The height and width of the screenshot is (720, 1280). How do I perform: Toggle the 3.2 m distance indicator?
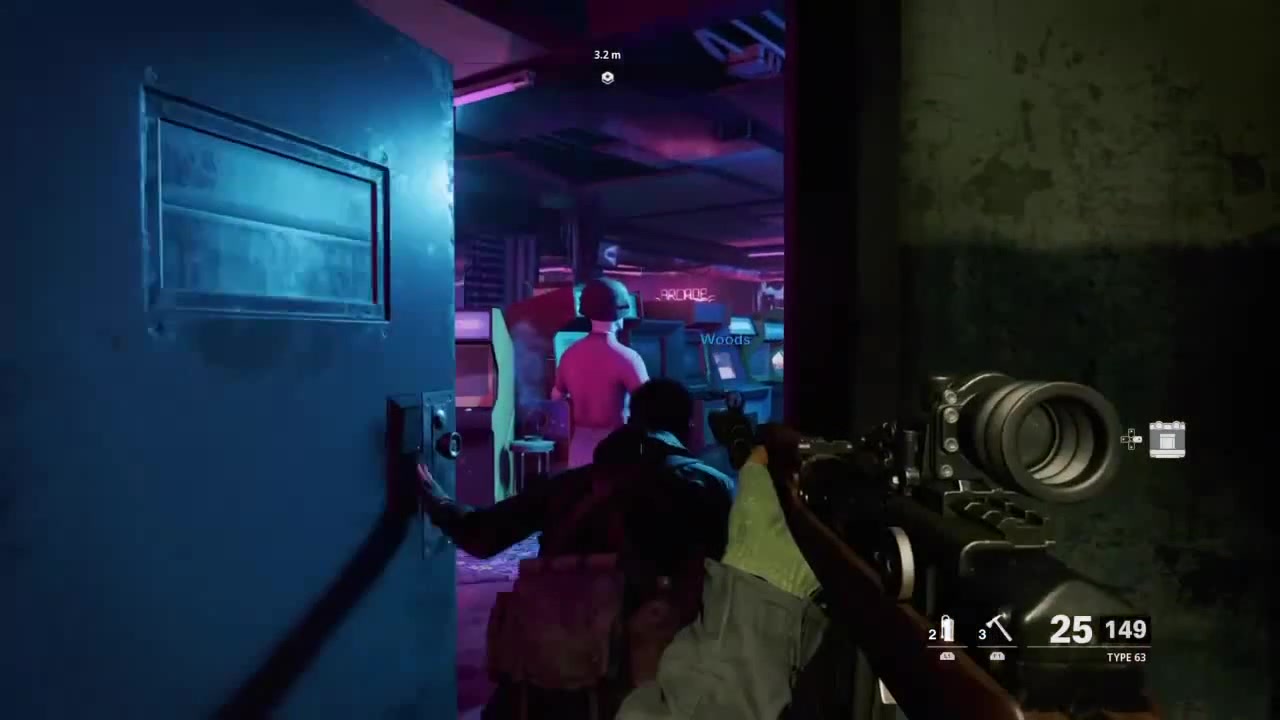607,55
